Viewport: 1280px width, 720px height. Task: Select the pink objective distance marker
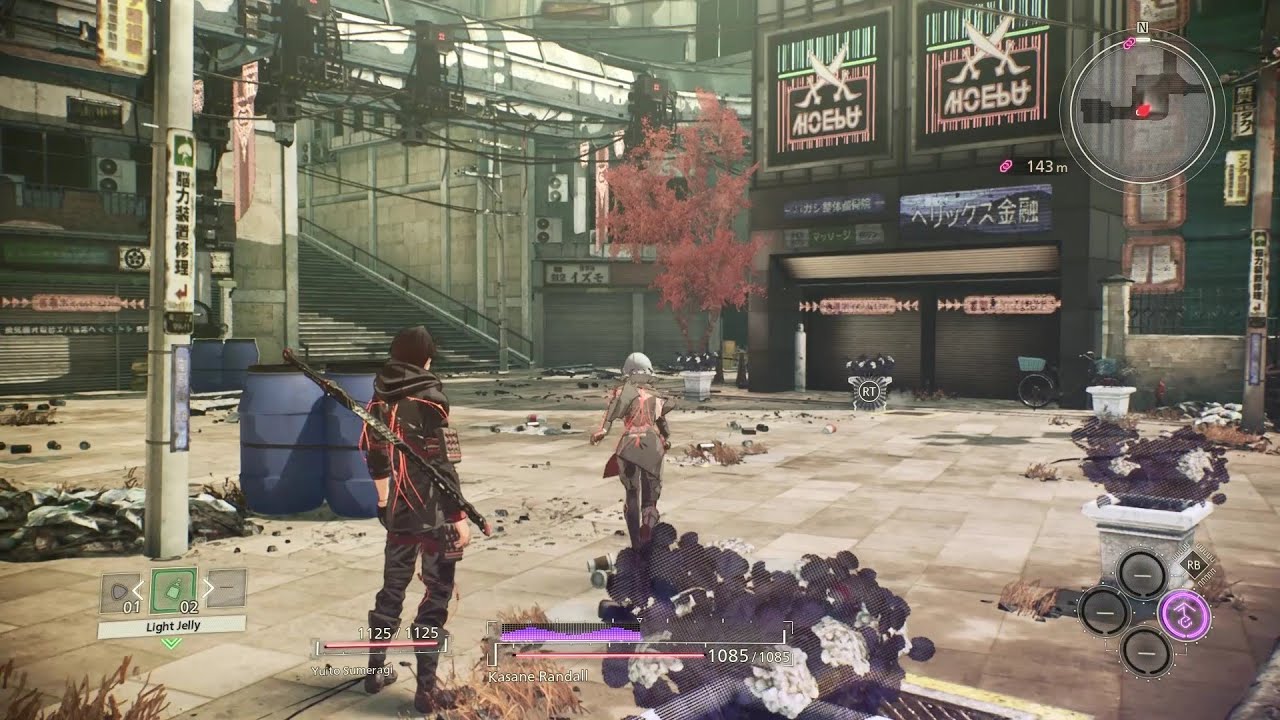pos(1006,165)
